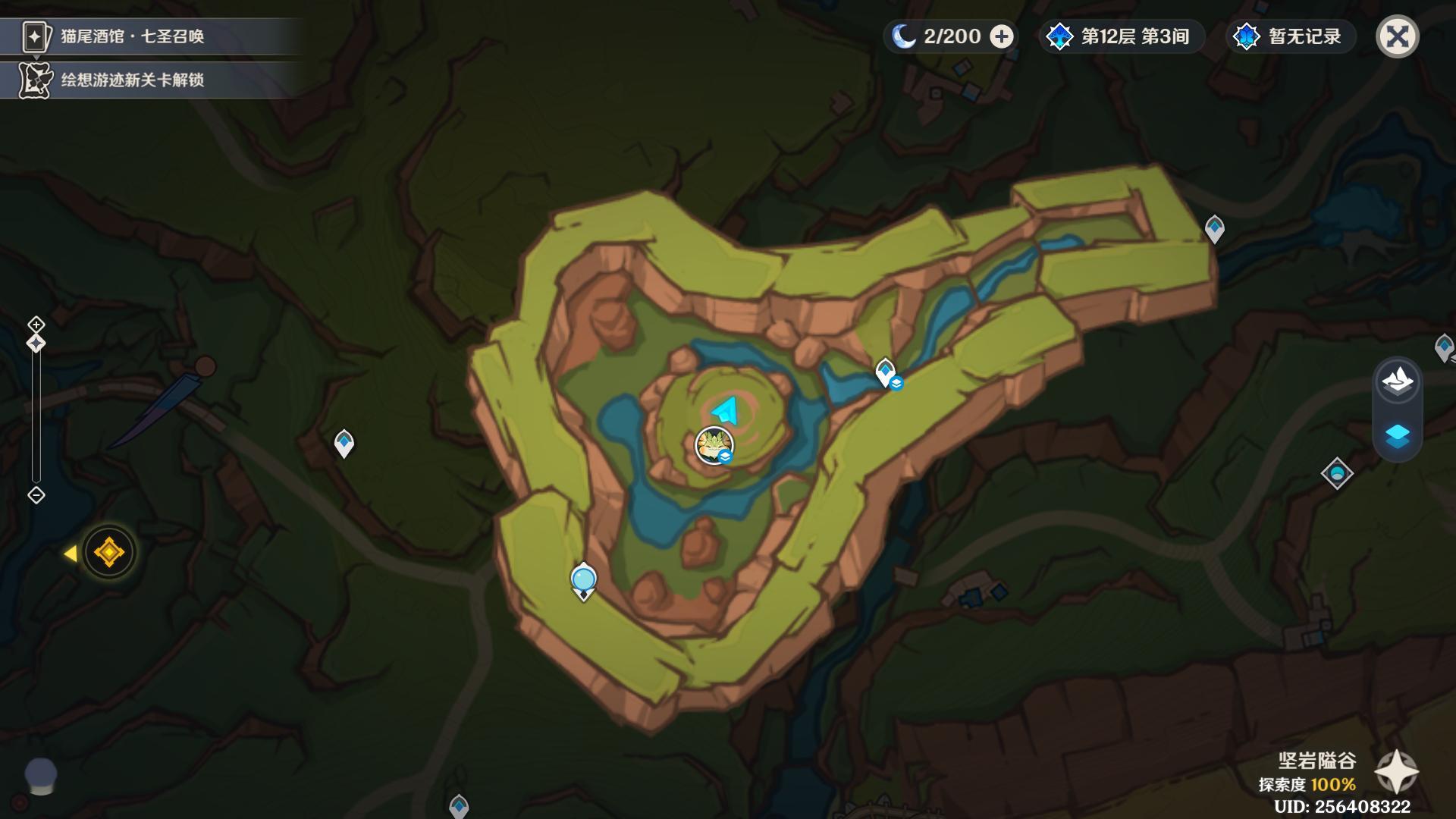Viewport: 1456px width, 819px height.
Task: Select the blue orb pin marker
Action: click(x=583, y=580)
